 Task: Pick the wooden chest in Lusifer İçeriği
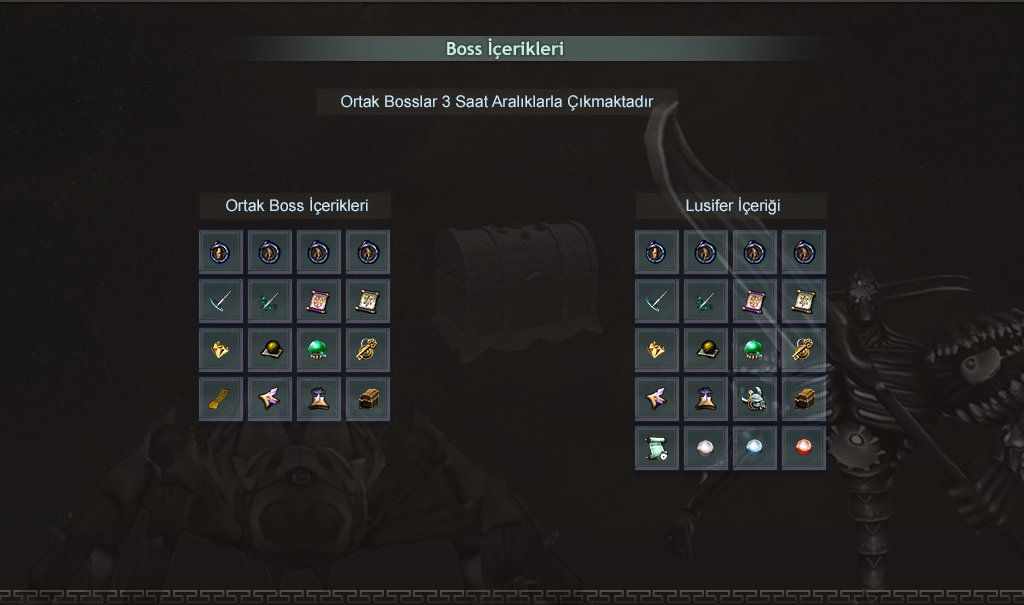(804, 399)
